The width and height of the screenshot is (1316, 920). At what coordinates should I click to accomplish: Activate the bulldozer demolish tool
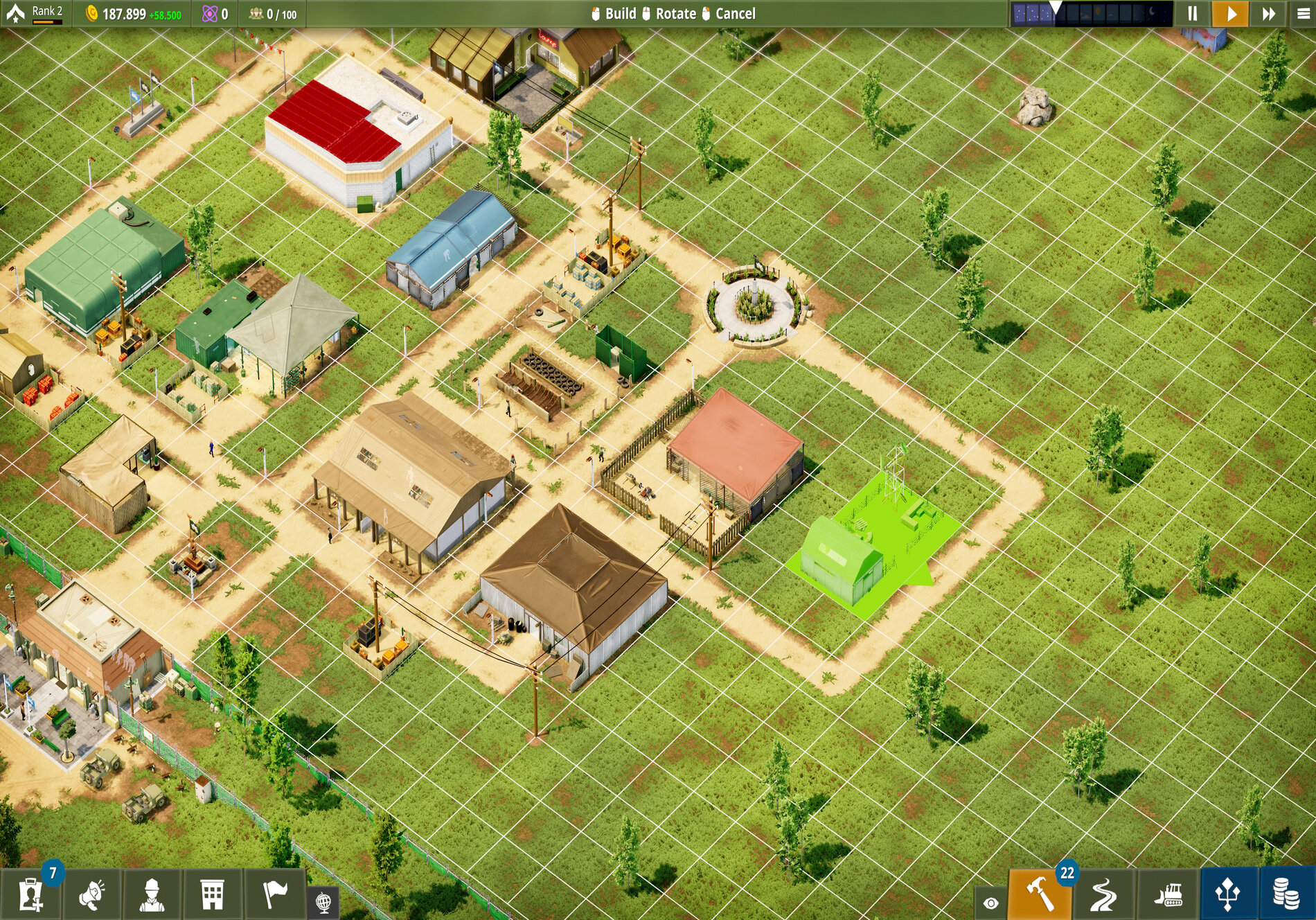[x=1168, y=894]
